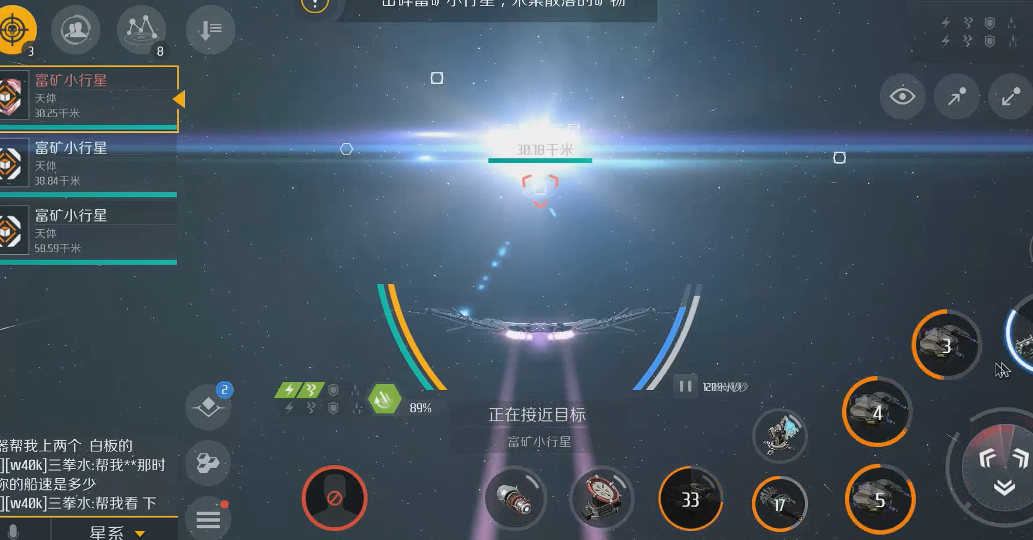Image resolution: width=1033 pixels, height=540 pixels.
Task: Switch to the star-network overview with badge 8
Action: pos(141,30)
